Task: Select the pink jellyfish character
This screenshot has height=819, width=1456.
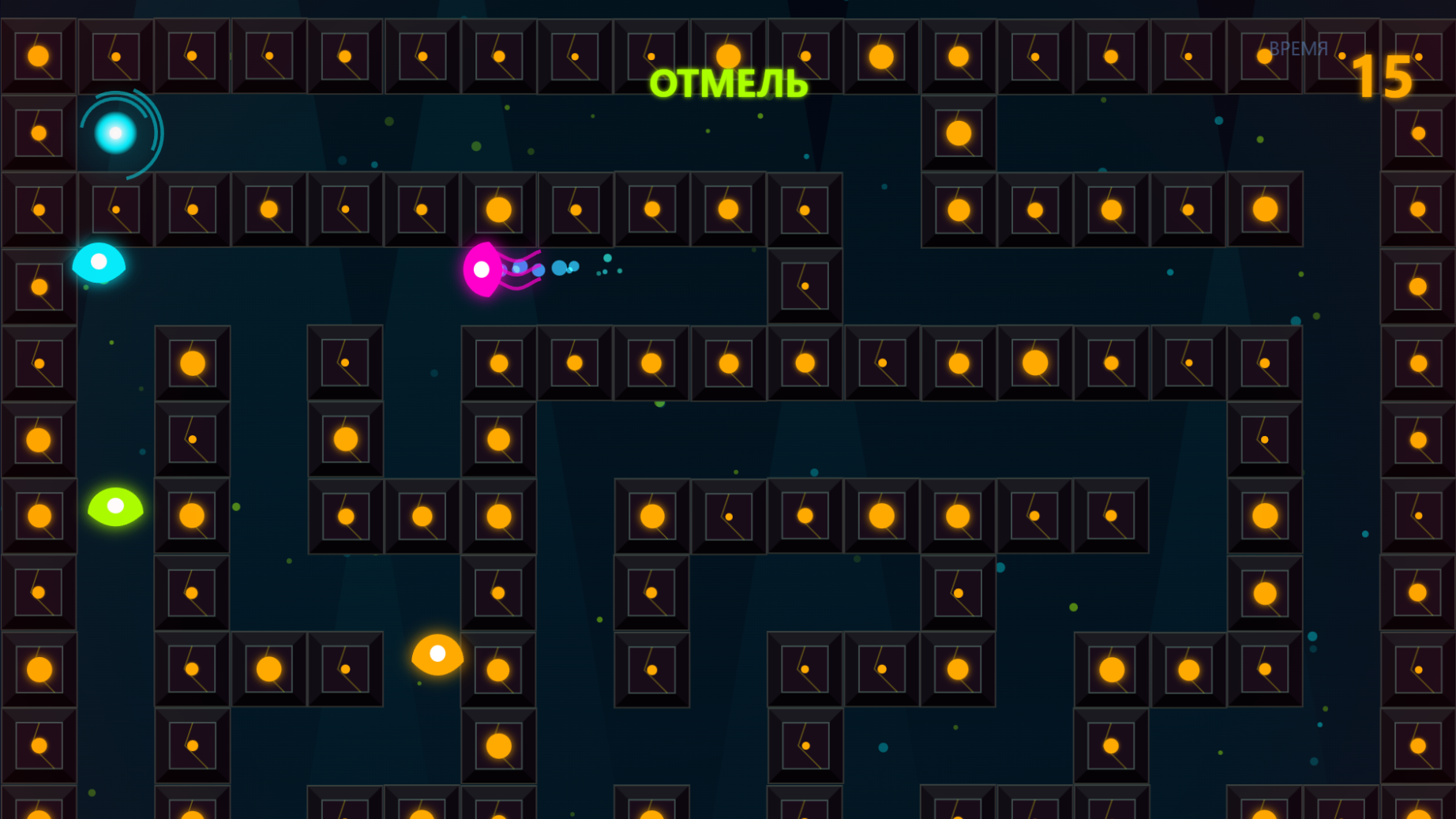Action: click(x=483, y=269)
